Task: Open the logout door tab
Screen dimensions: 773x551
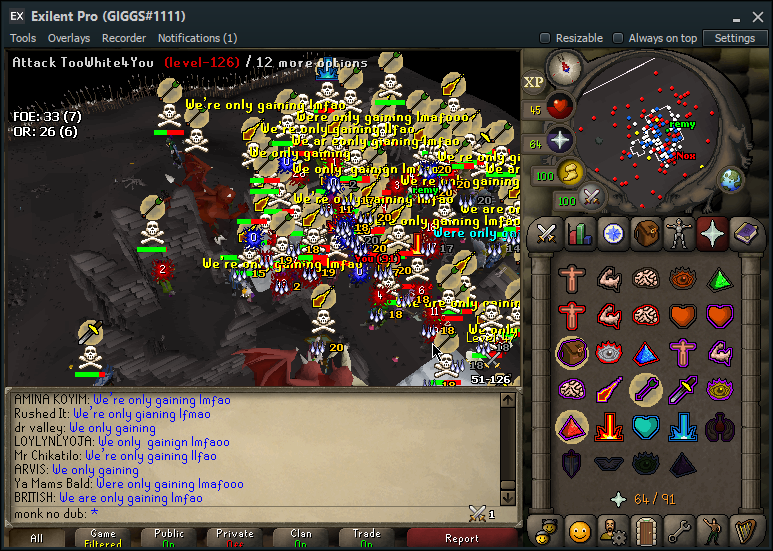Action: [x=646, y=528]
